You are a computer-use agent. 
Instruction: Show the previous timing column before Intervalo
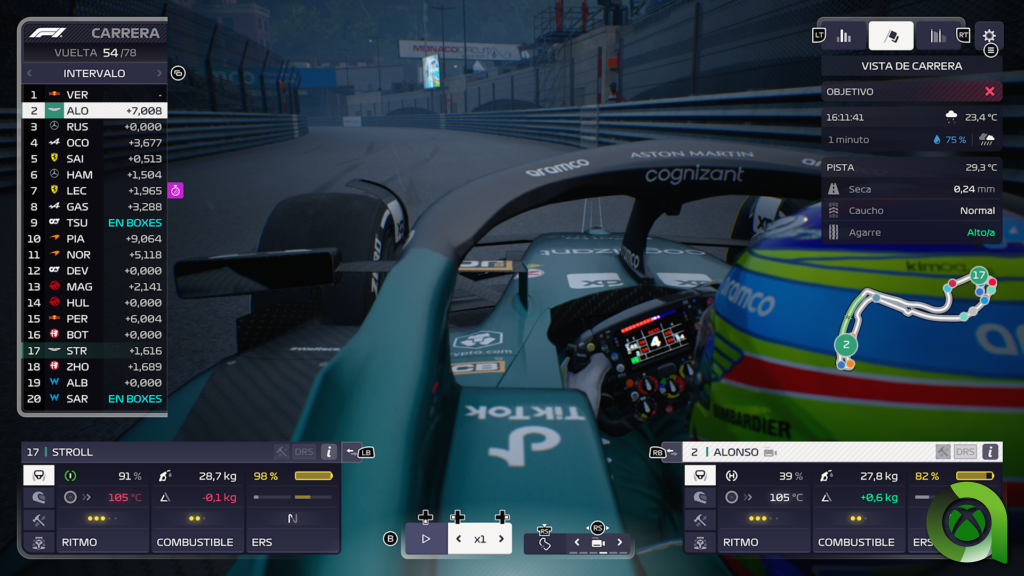point(29,73)
